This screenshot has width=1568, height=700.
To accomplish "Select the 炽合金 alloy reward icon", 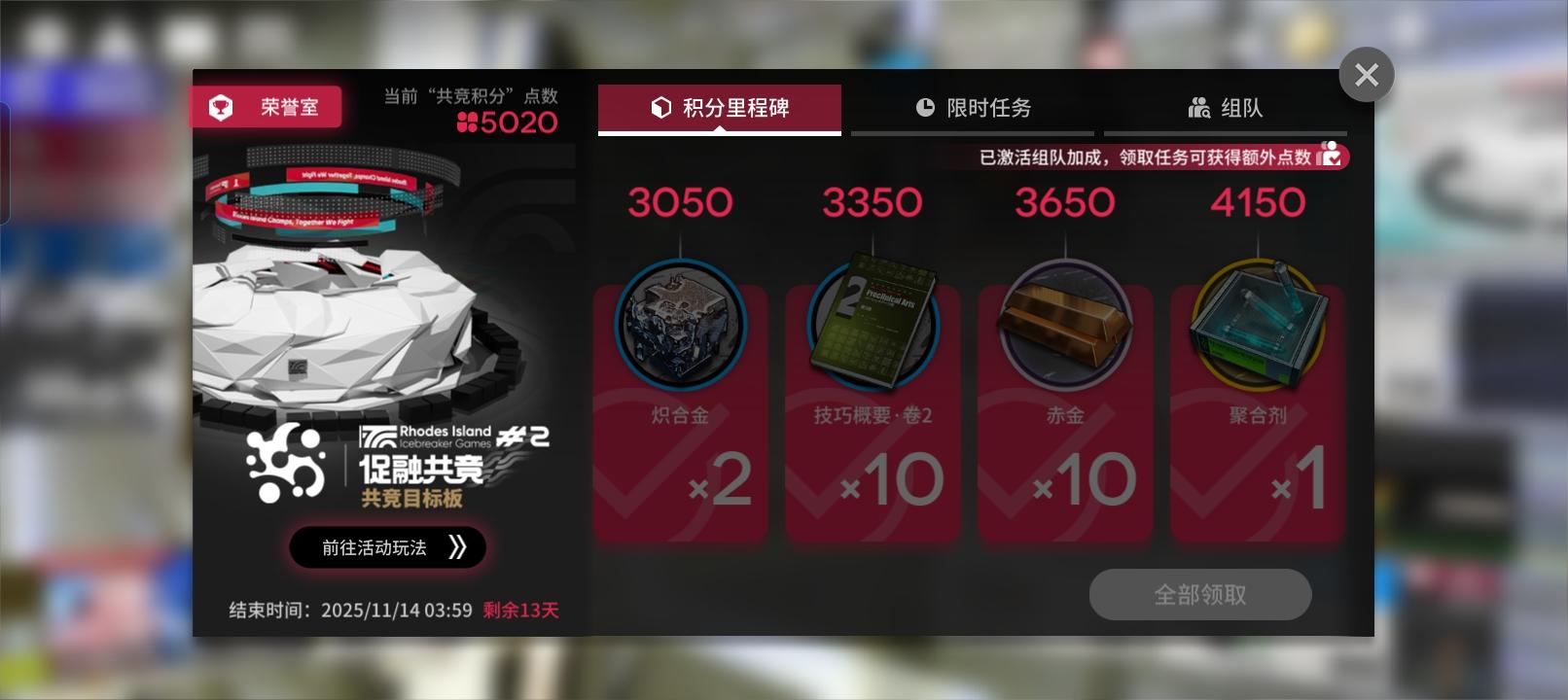I will [x=679, y=326].
